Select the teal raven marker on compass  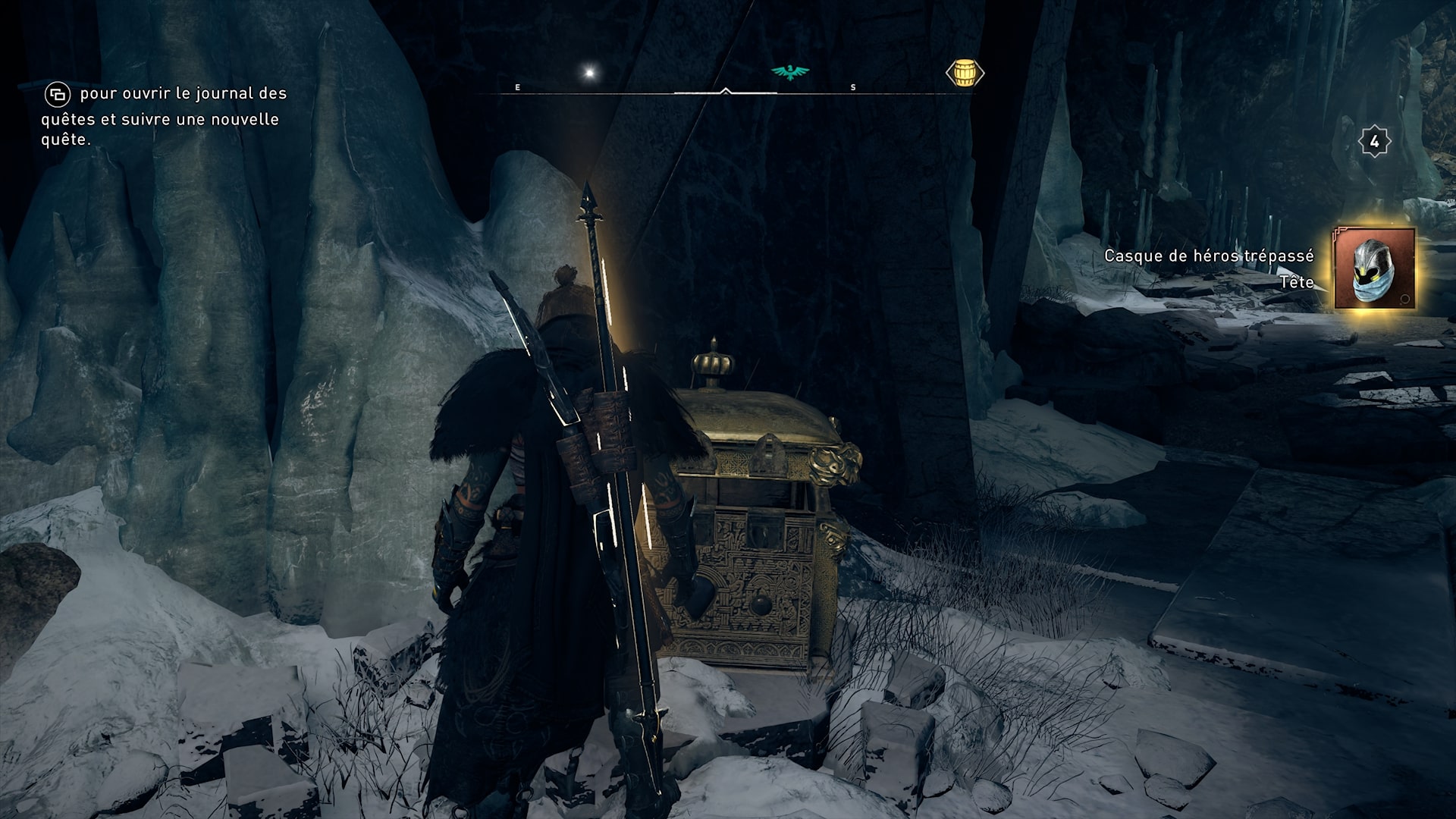pyautogui.click(x=790, y=72)
